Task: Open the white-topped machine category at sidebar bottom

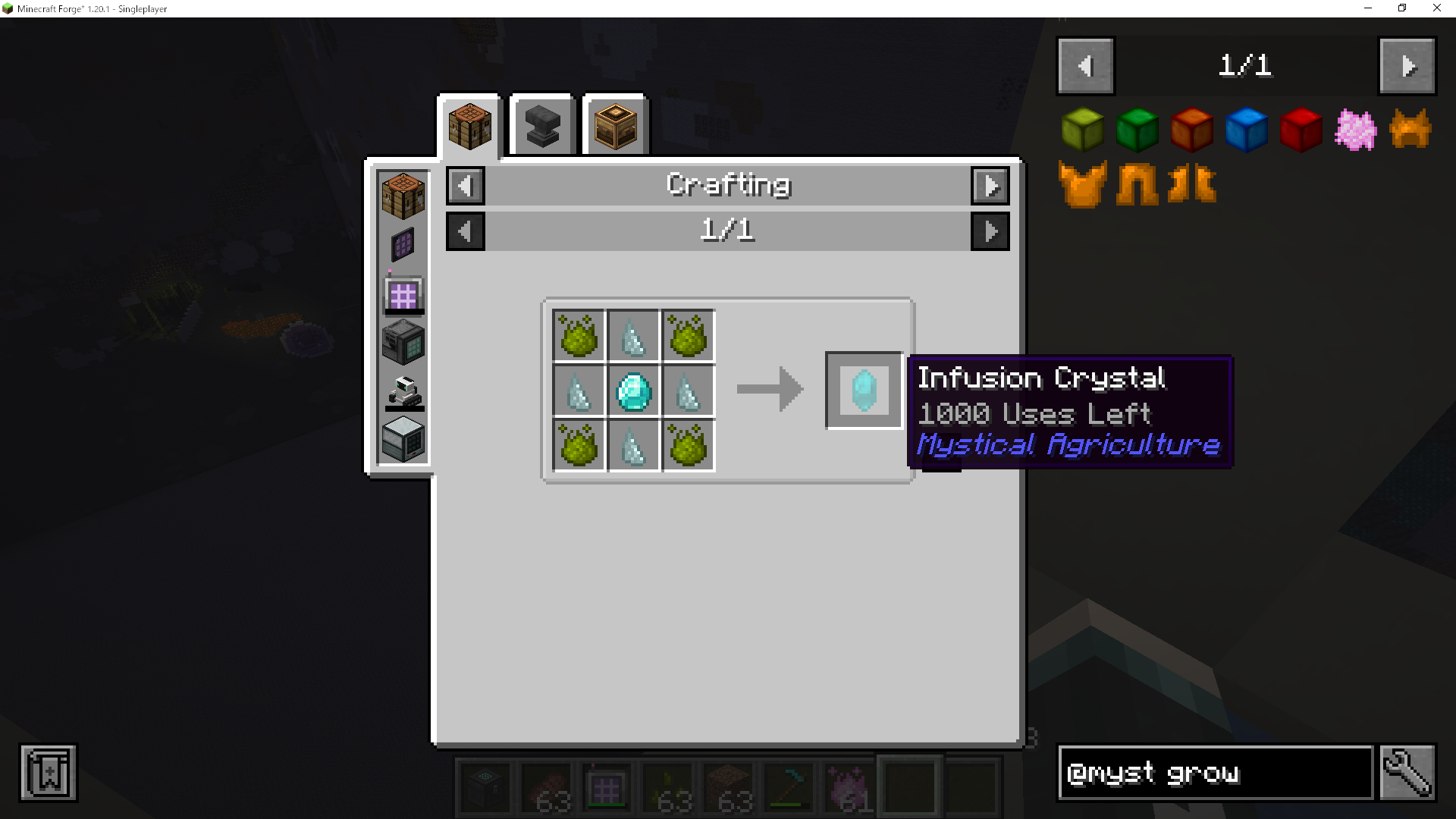Action: pyautogui.click(x=402, y=438)
